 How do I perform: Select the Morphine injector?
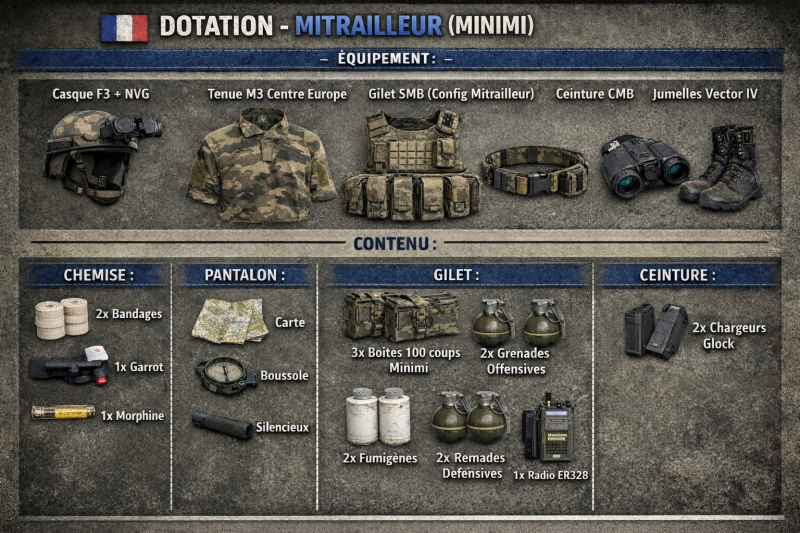pyautogui.click(x=62, y=412)
